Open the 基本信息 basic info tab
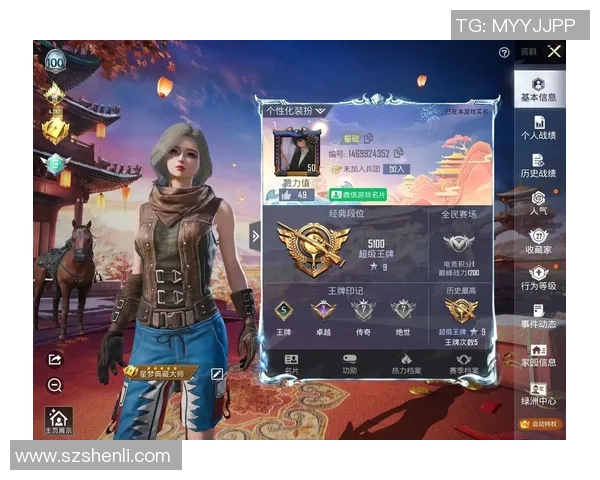Image resolution: width=600 pixels, height=480 pixels. click(x=538, y=90)
